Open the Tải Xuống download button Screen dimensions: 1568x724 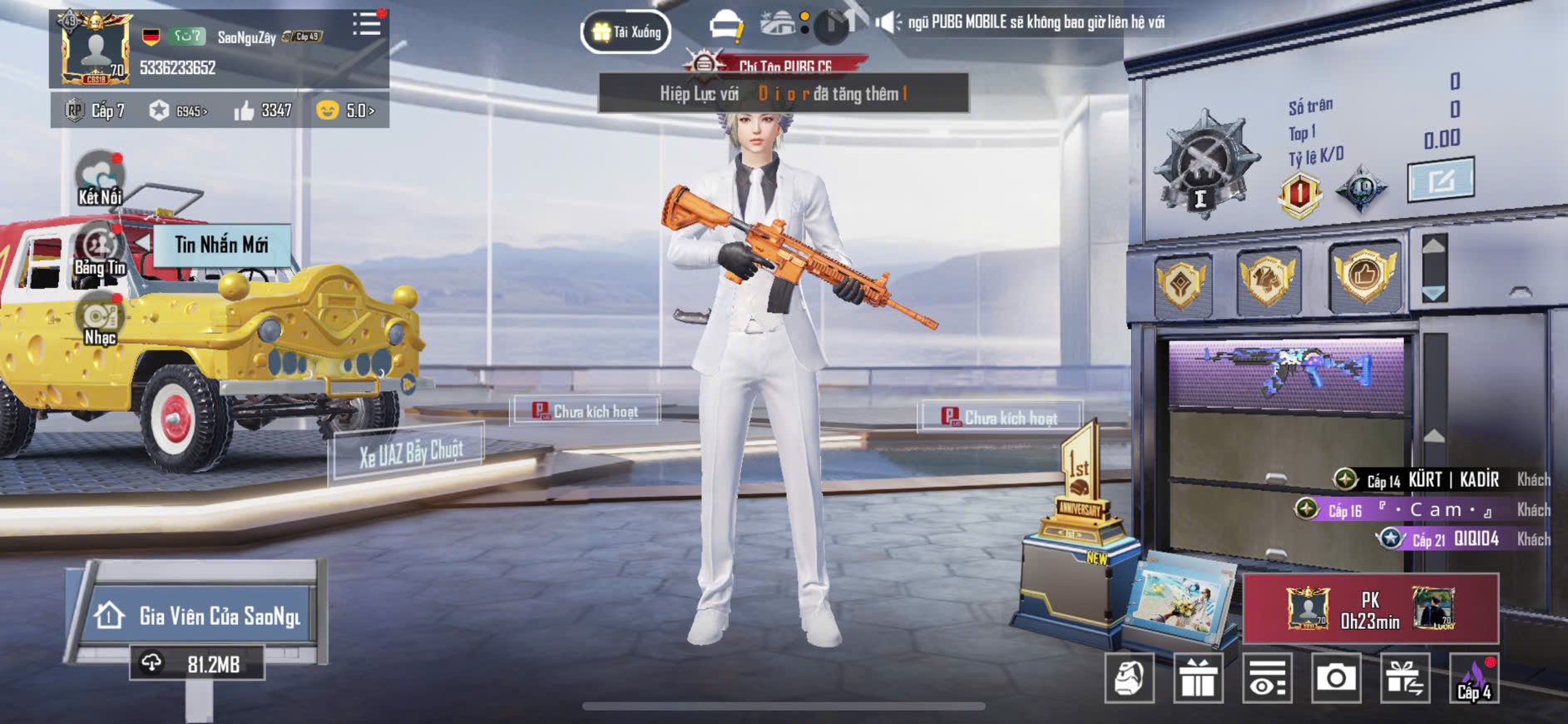point(626,32)
